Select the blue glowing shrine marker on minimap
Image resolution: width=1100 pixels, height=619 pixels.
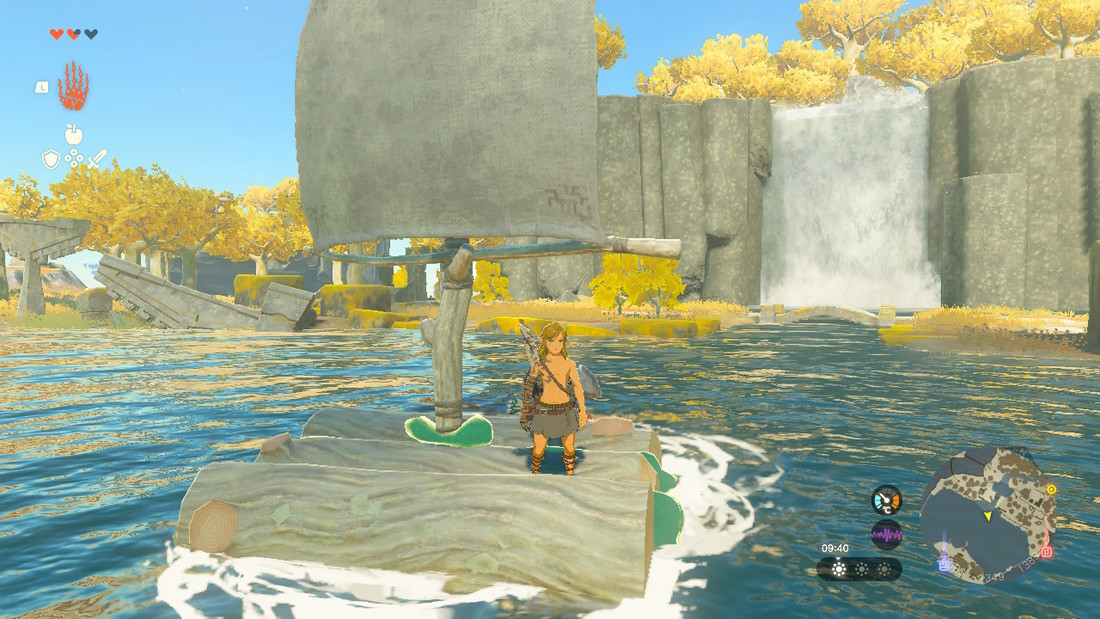[944, 565]
